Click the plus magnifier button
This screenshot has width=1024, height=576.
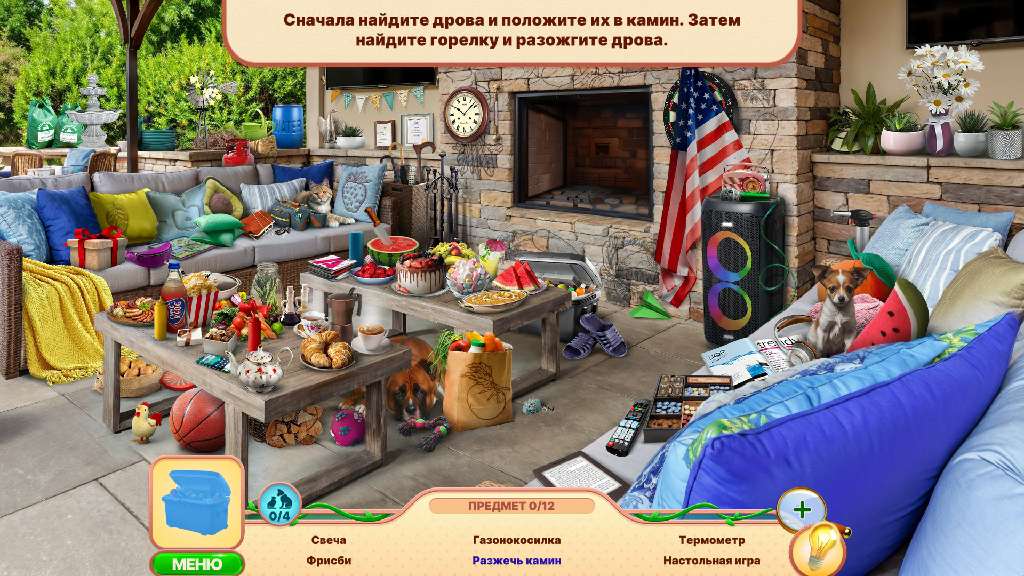pyautogui.click(x=801, y=509)
